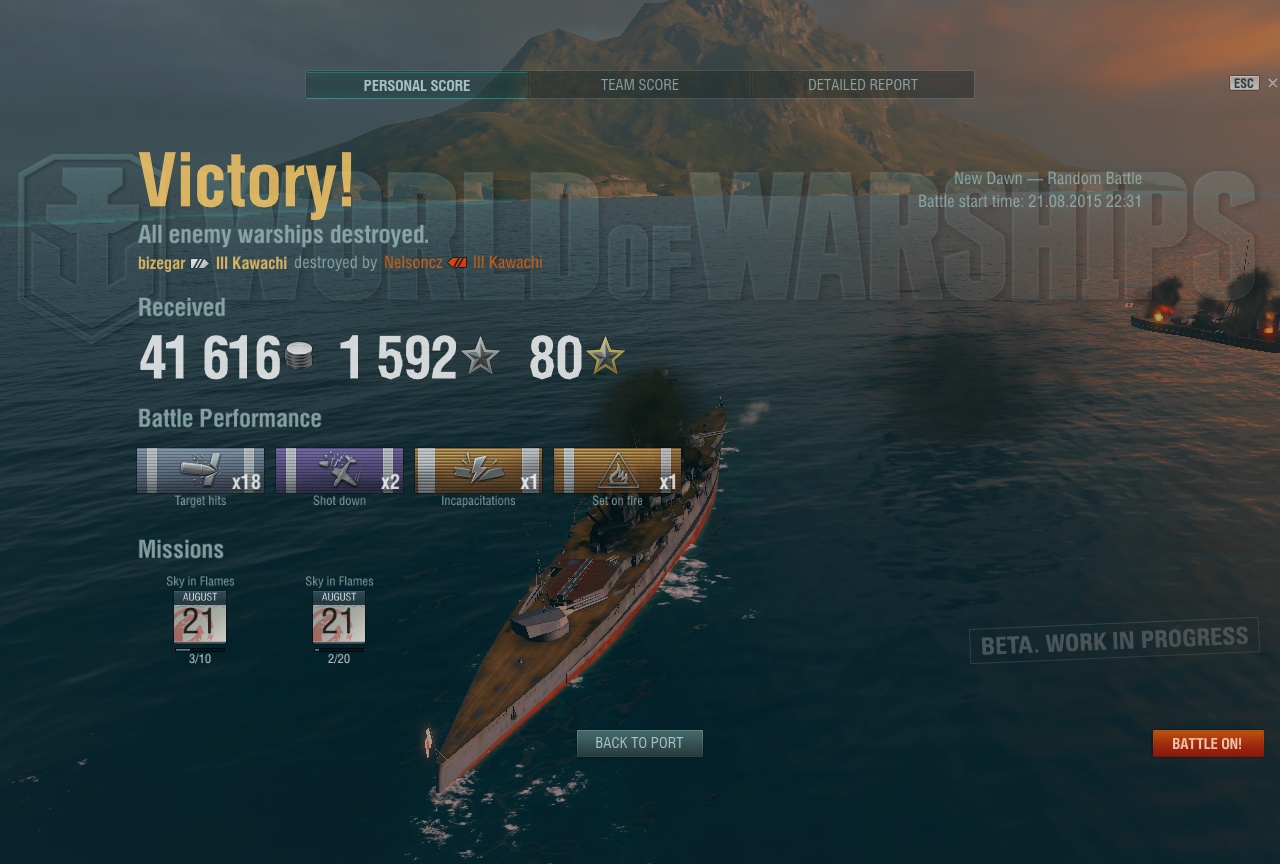Viewport: 1280px width, 864px height.
Task: View the Sky in Flames 2/20 mission
Action: 339,622
